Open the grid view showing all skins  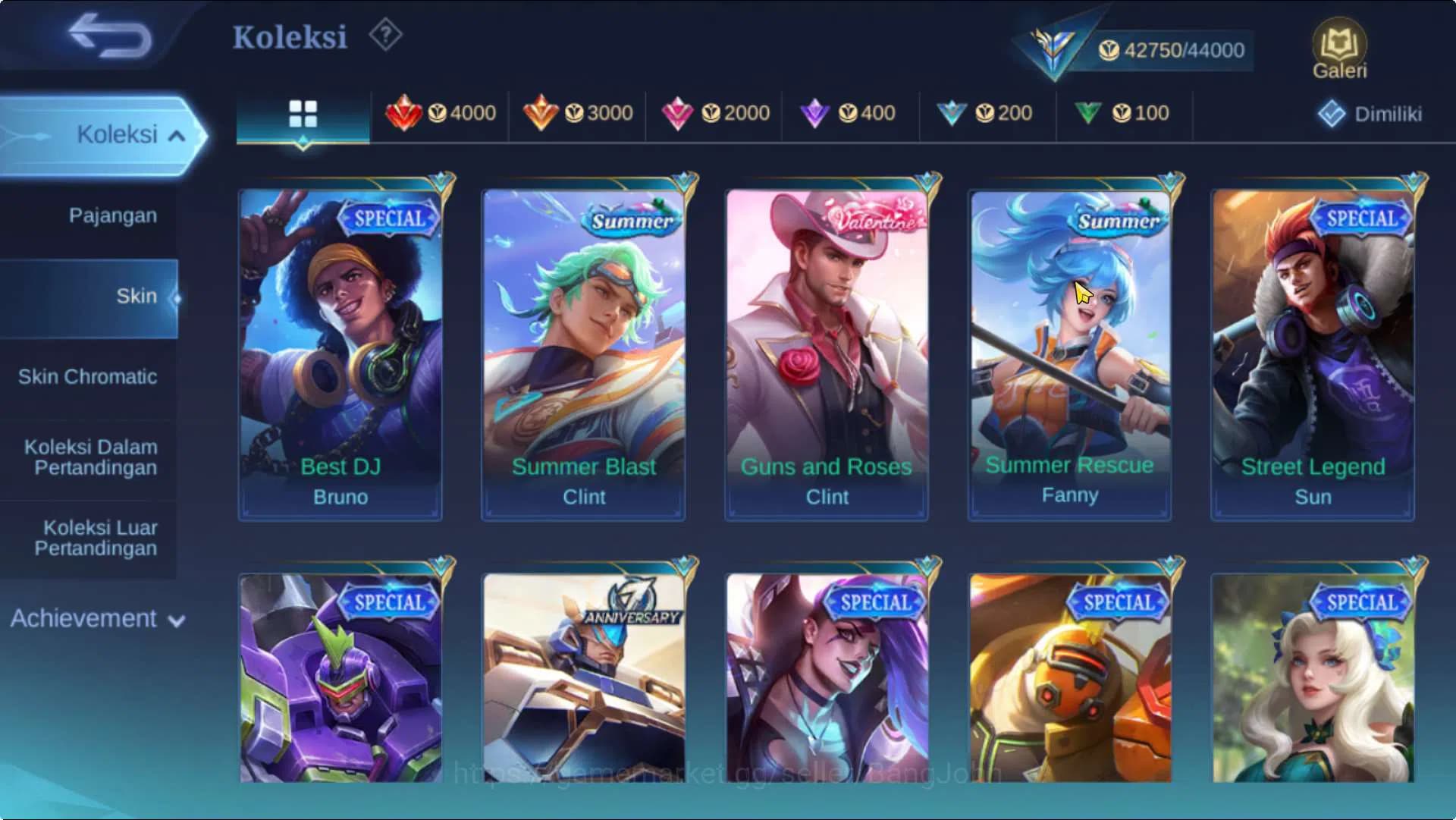(x=303, y=112)
